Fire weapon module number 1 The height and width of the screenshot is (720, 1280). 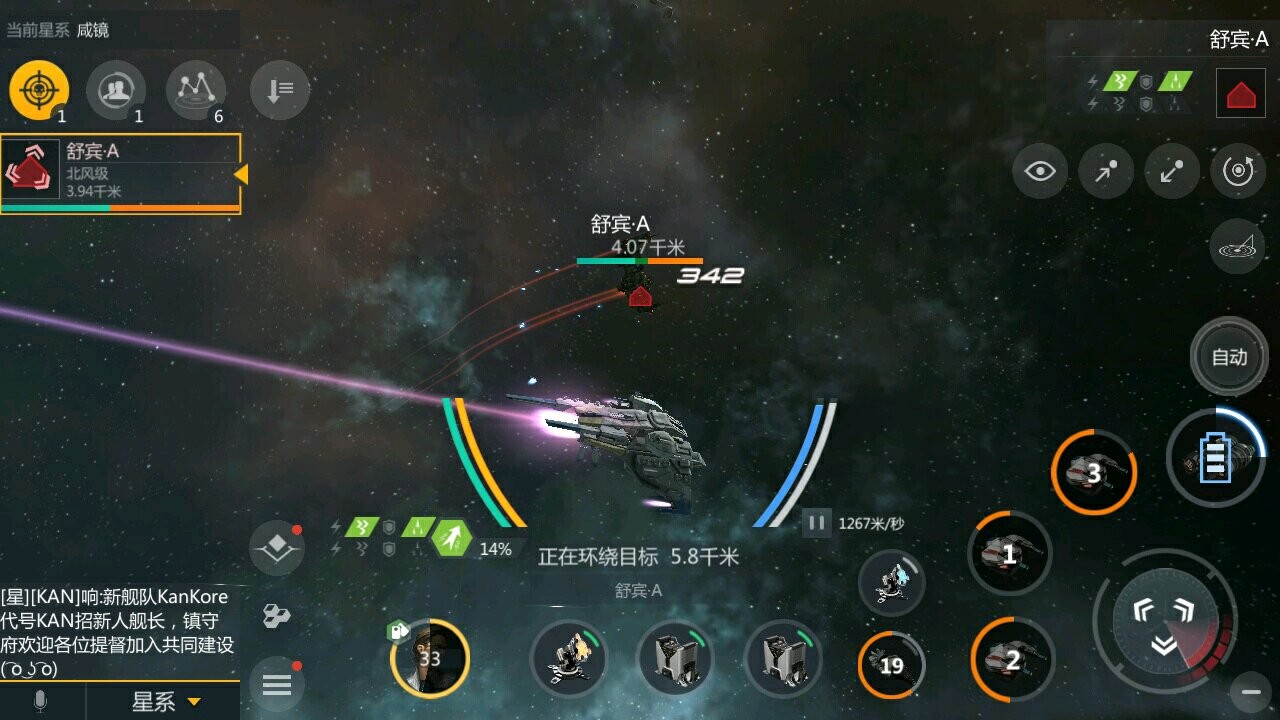tap(1009, 554)
